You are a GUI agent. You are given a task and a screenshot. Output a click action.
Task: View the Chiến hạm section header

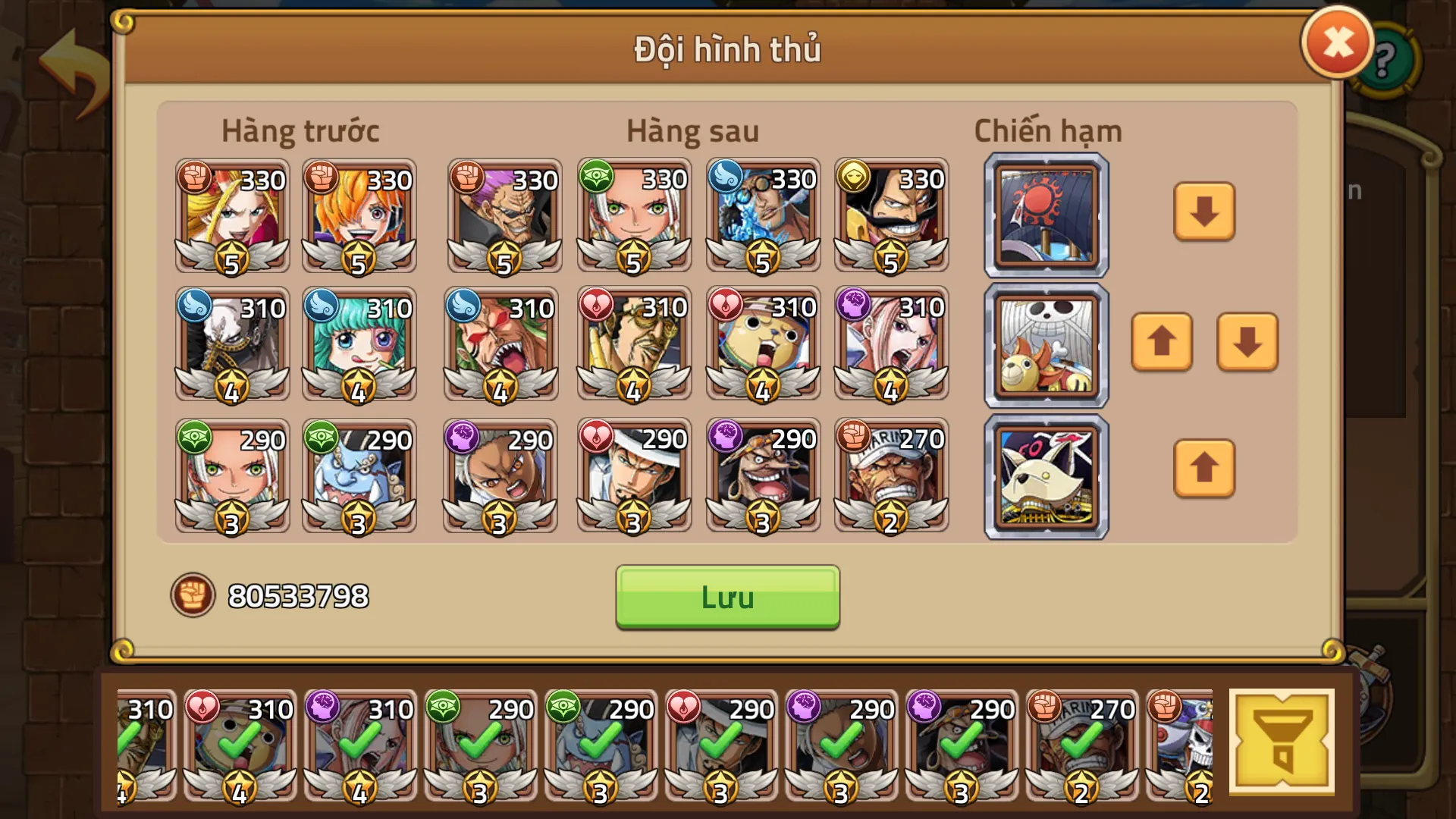pyautogui.click(x=1046, y=130)
